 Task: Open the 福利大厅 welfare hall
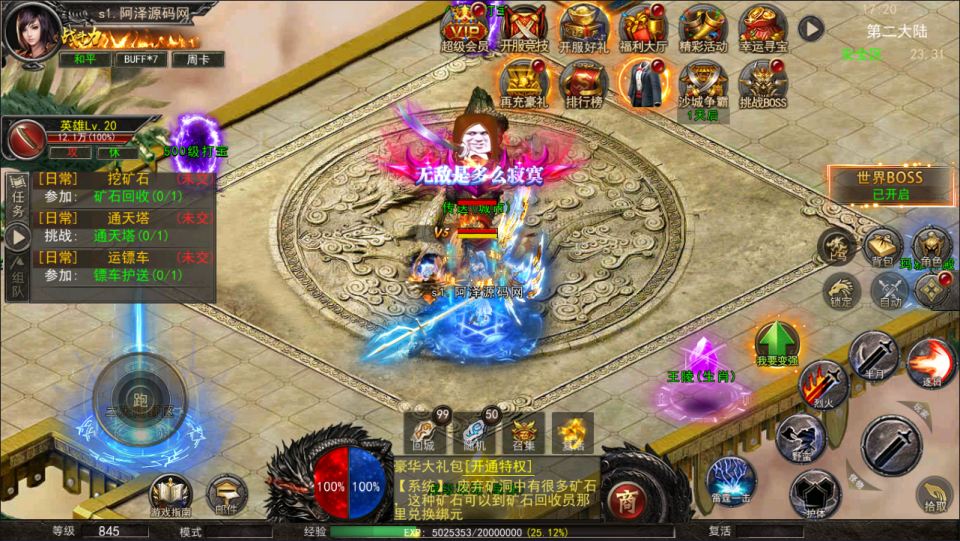642,26
